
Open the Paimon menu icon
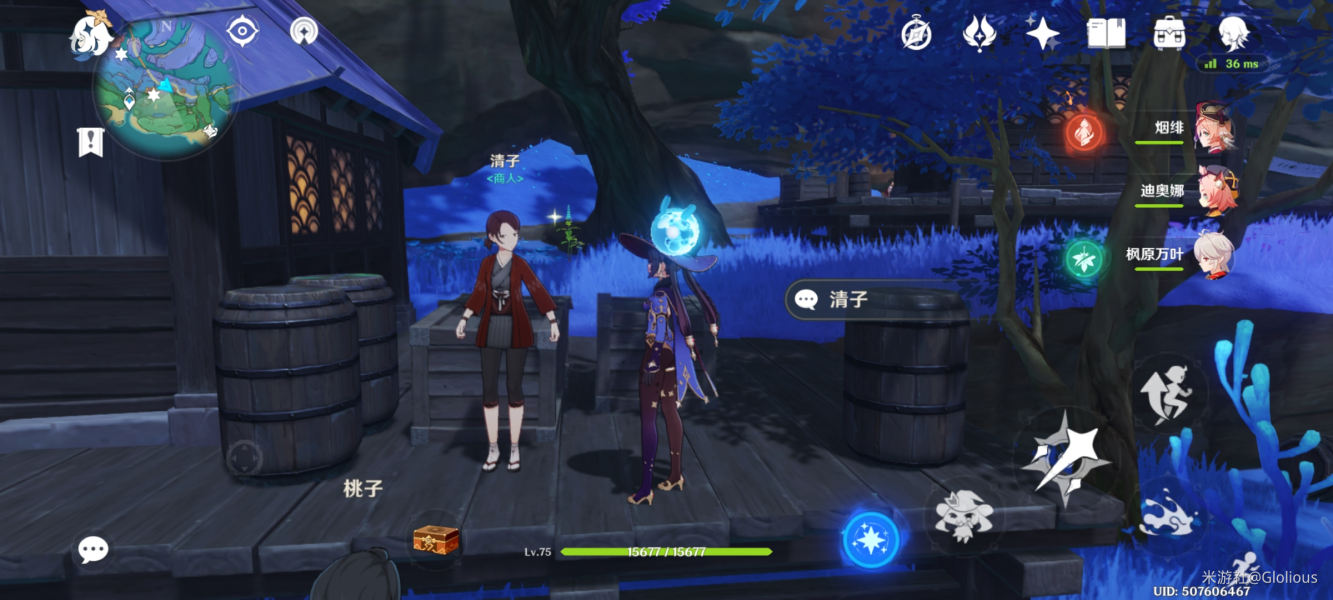(90, 35)
